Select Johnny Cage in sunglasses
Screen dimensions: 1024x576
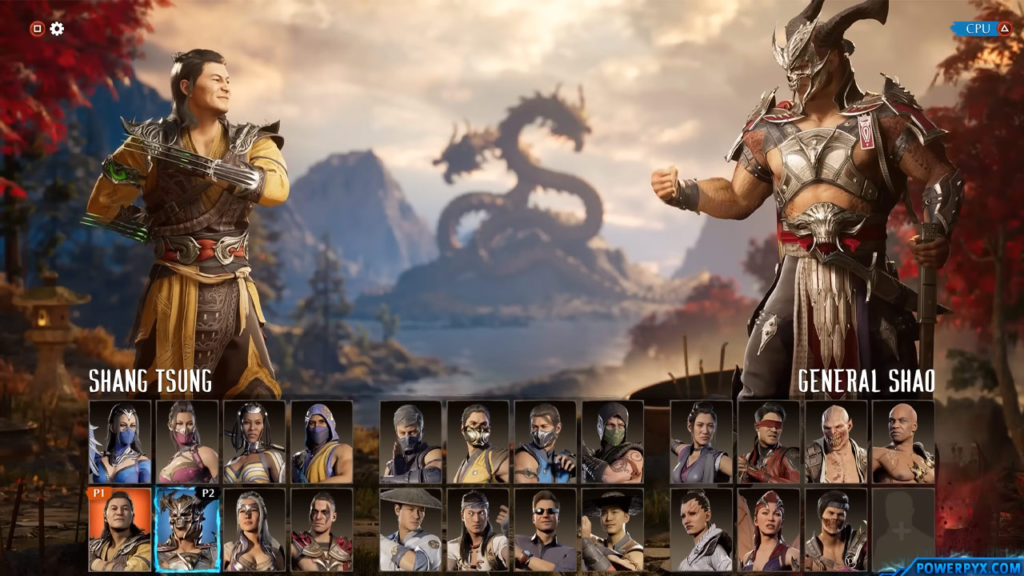click(545, 529)
